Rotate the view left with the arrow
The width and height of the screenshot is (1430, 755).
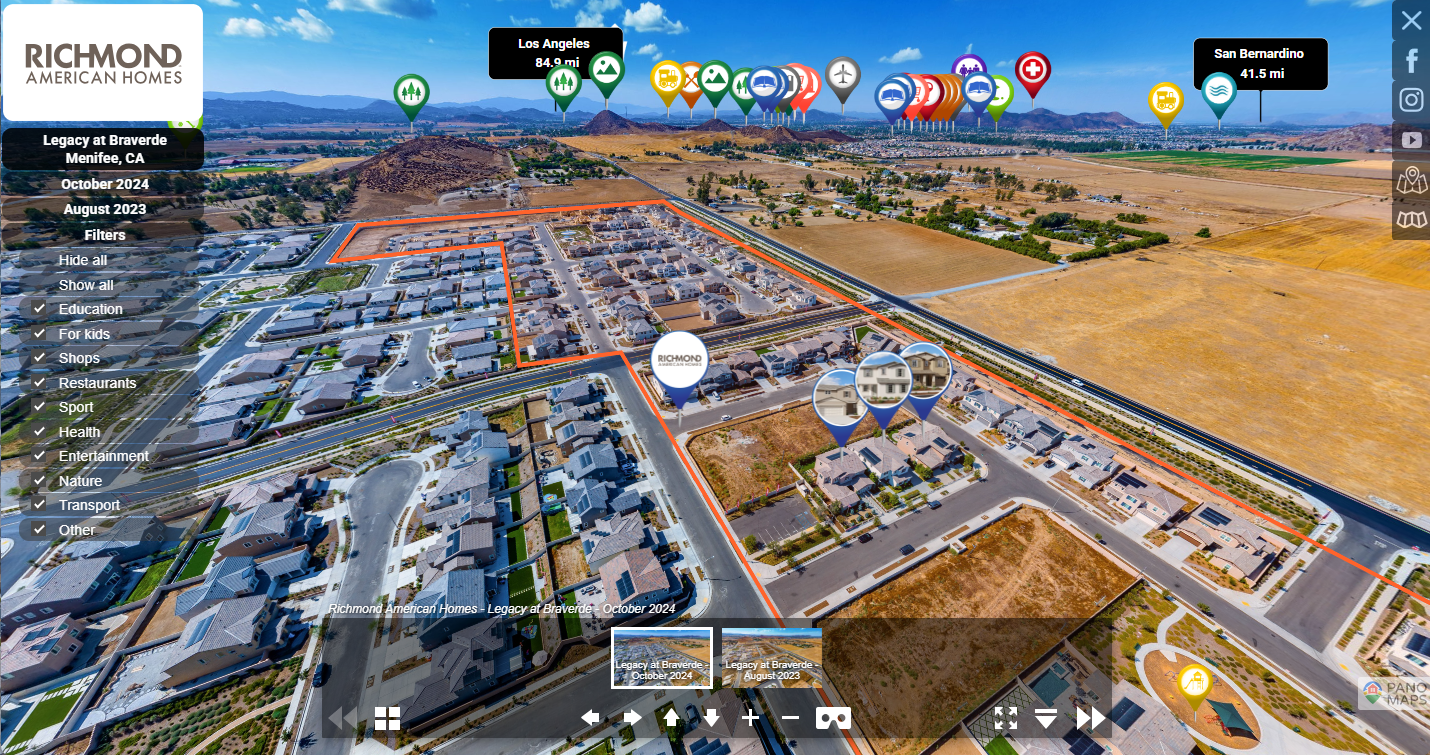590,717
